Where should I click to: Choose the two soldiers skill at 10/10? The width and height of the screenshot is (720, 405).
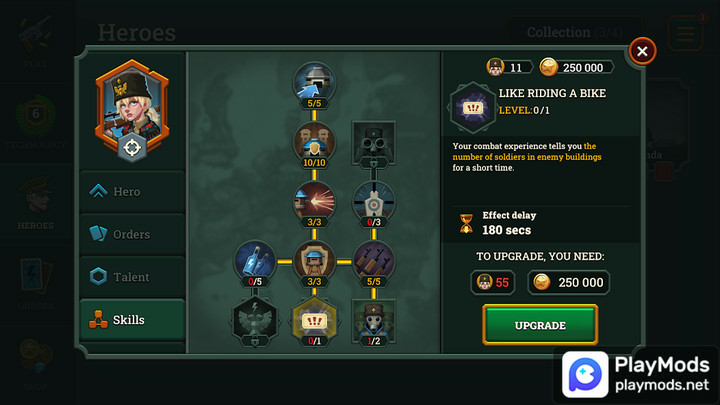tap(314, 141)
